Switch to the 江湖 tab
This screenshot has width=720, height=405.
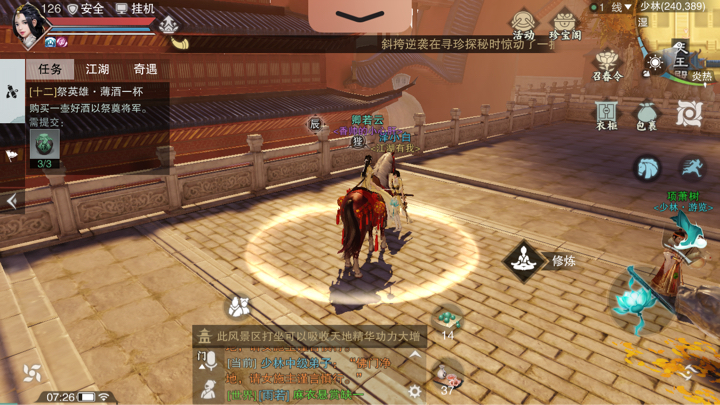point(97,69)
